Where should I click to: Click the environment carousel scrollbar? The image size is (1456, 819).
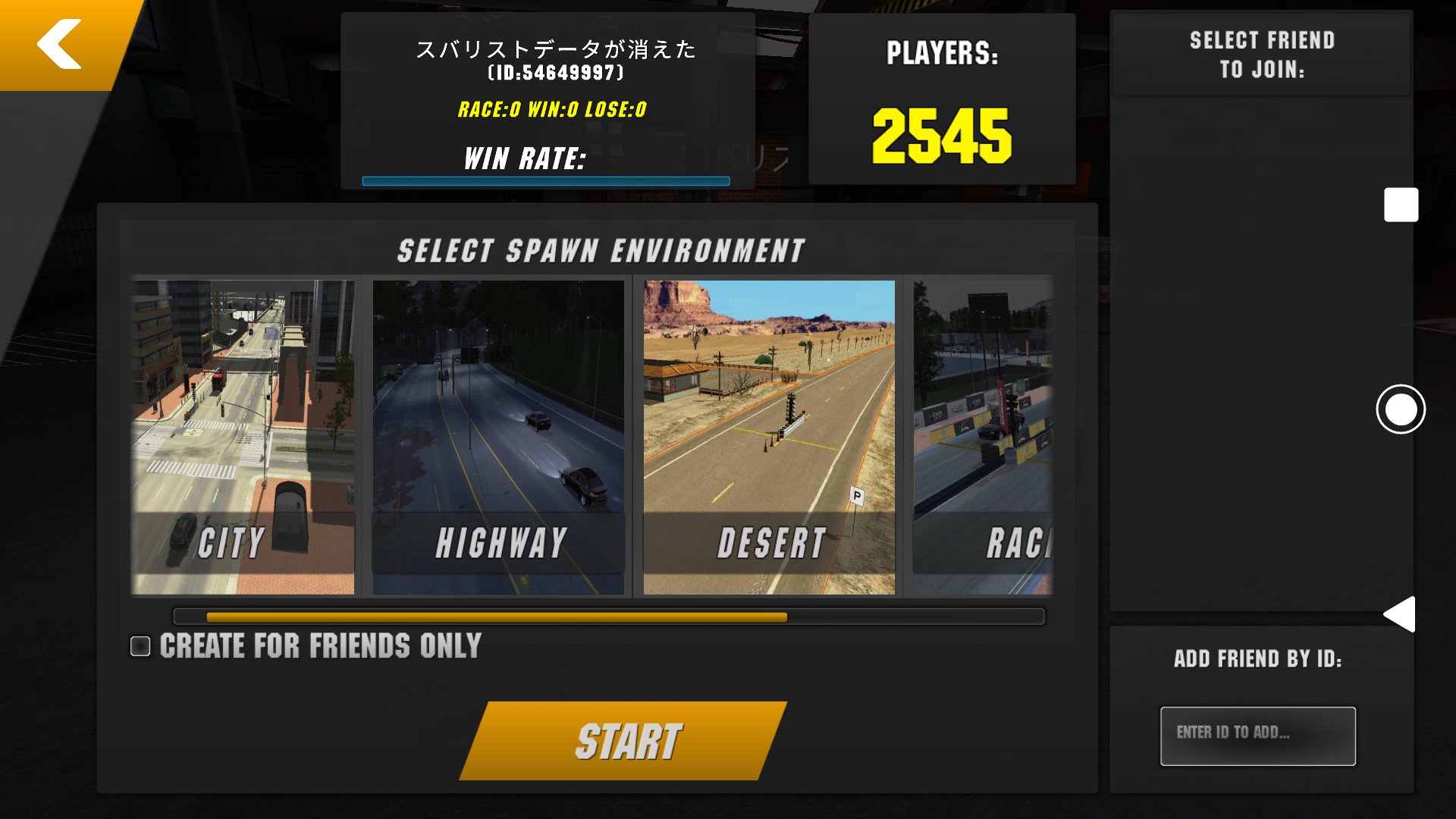click(x=607, y=617)
